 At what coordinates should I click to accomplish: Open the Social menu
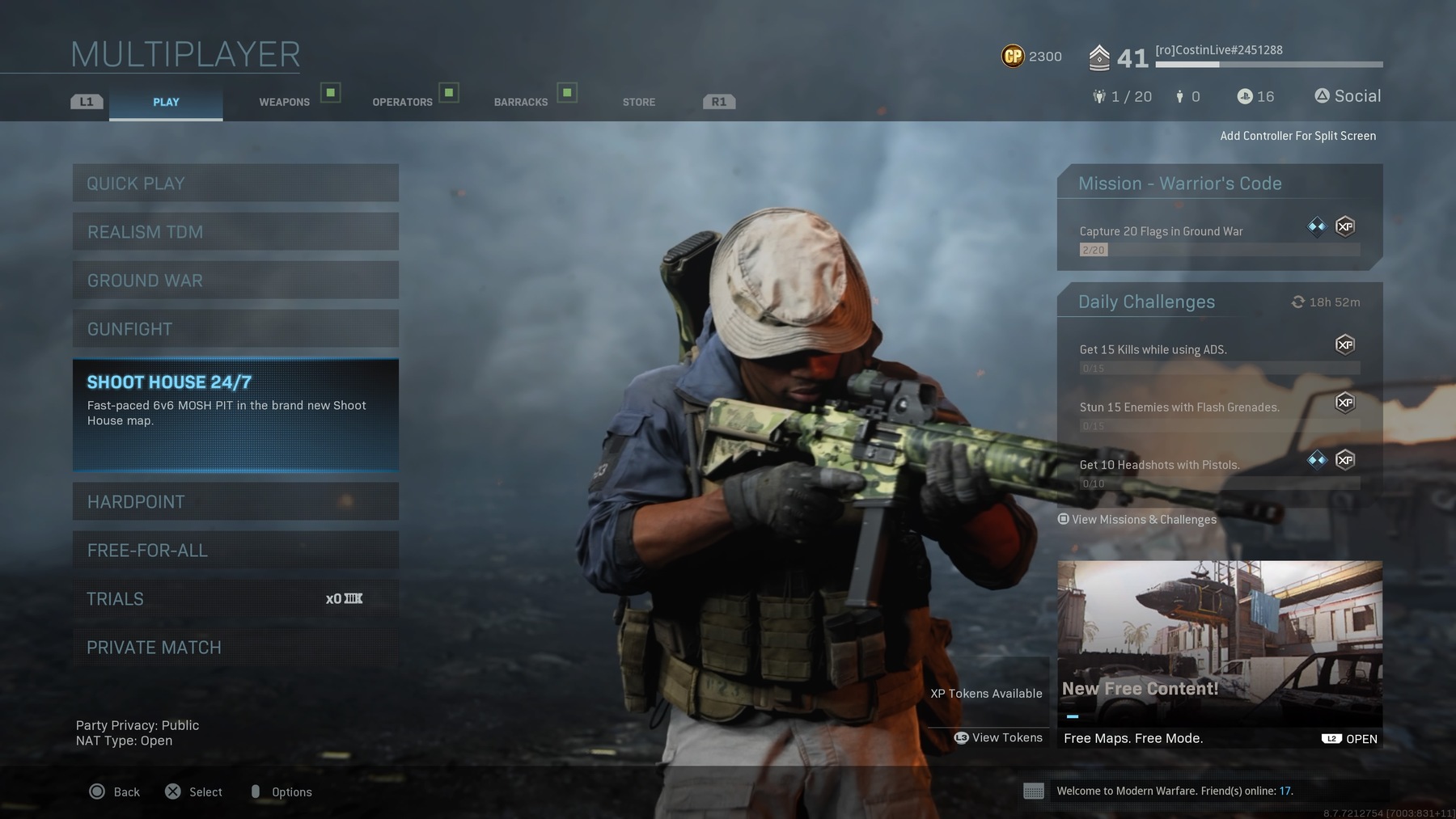(1348, 96)
